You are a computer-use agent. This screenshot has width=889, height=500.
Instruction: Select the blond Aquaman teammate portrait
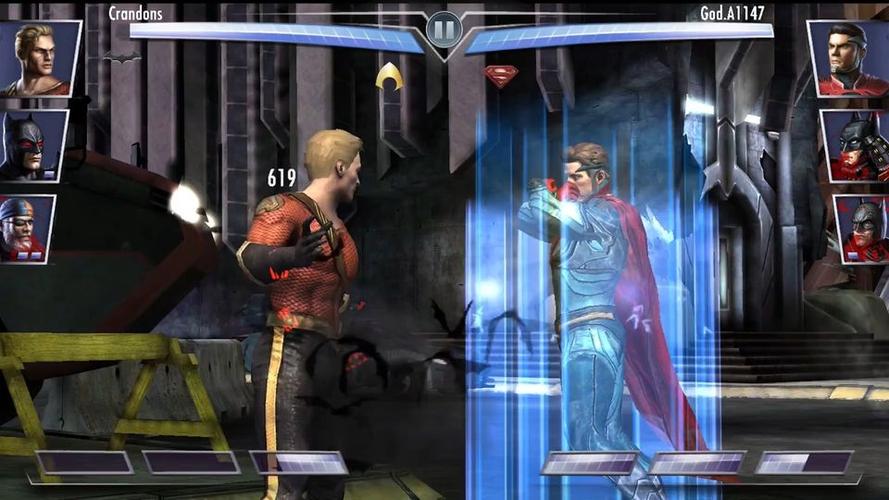(x=40, y=58)
